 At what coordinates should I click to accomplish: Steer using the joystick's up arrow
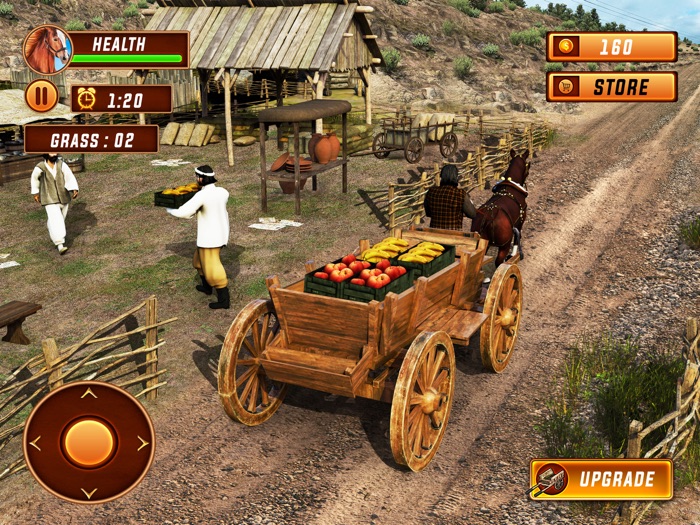coord(89,394)
